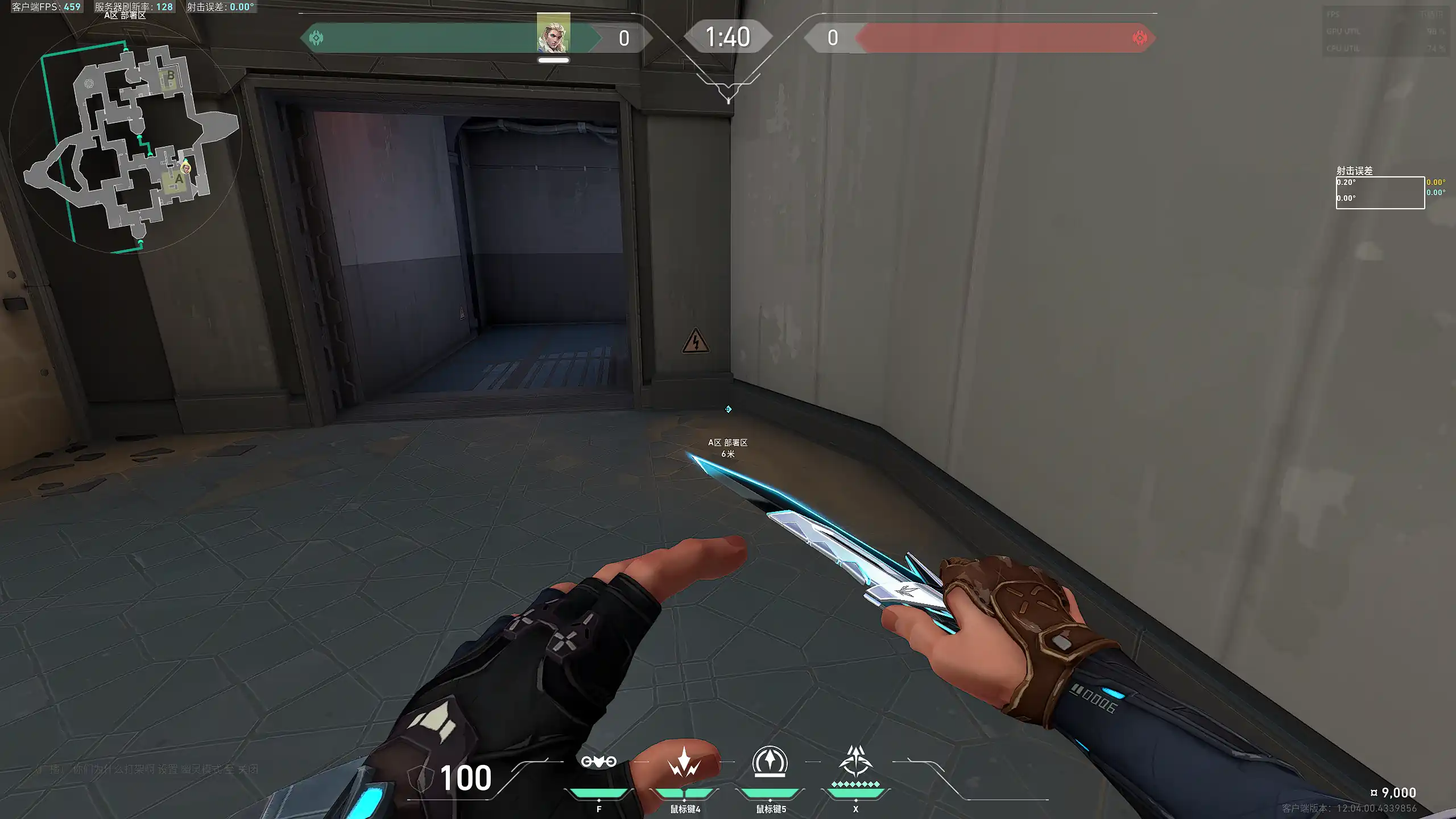Open the 射击误差 shooting error graph
Screen dimensions: 1456x819
[1380, 193]
